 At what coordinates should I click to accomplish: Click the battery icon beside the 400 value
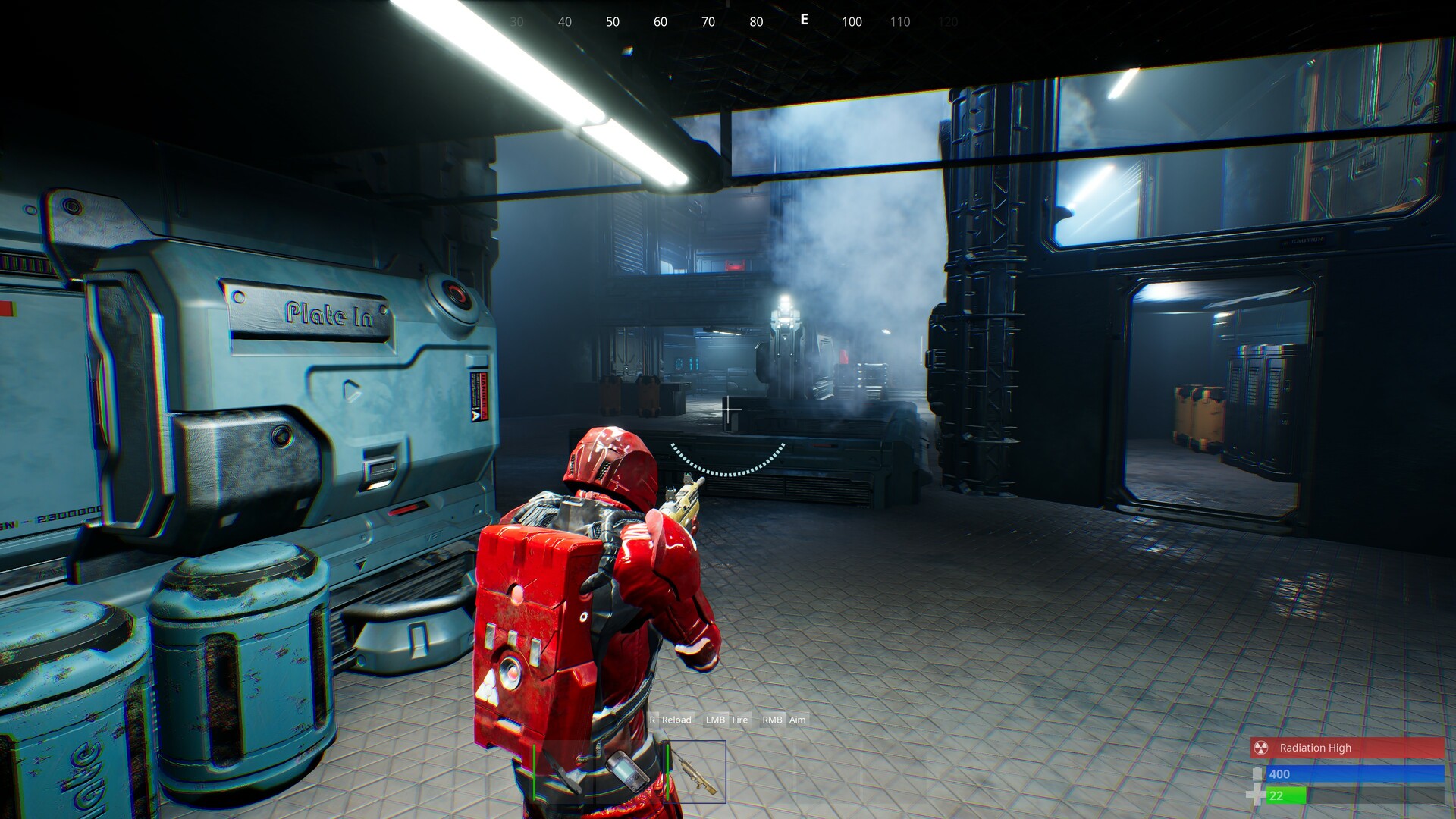[1259, 773]
